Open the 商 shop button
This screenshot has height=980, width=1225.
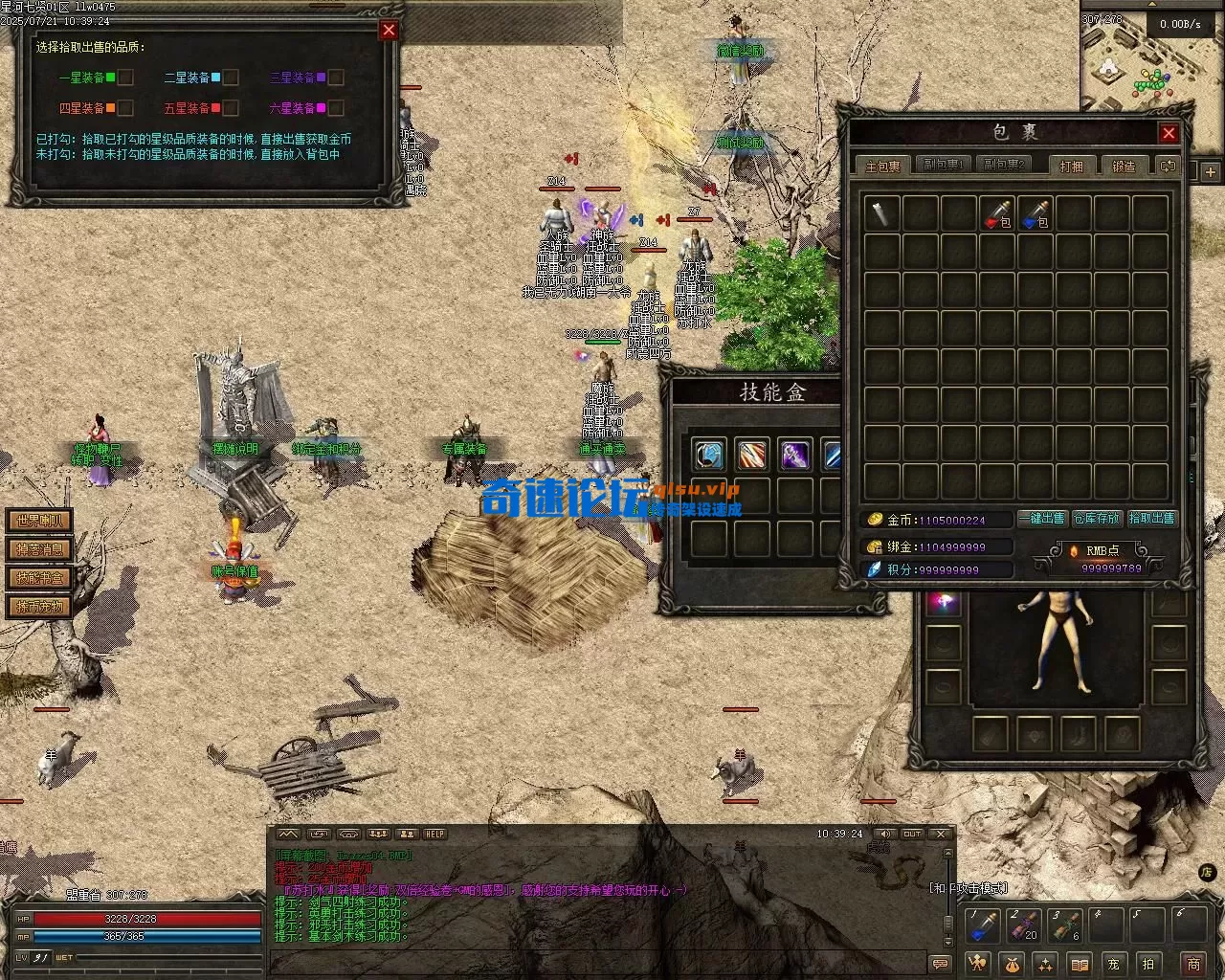click(x=1193, y=963)
